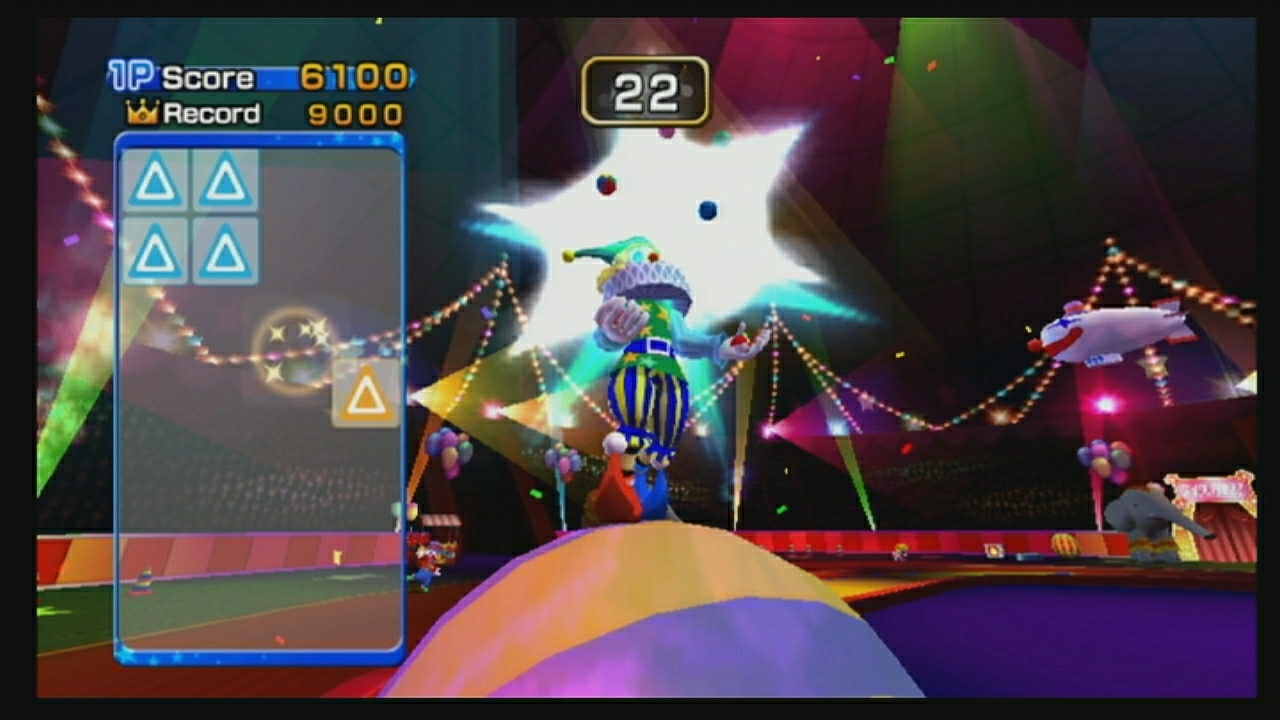1280x720 pixels.
Task: Click the crown icon beside Record
Action: (x=141, y=113)
